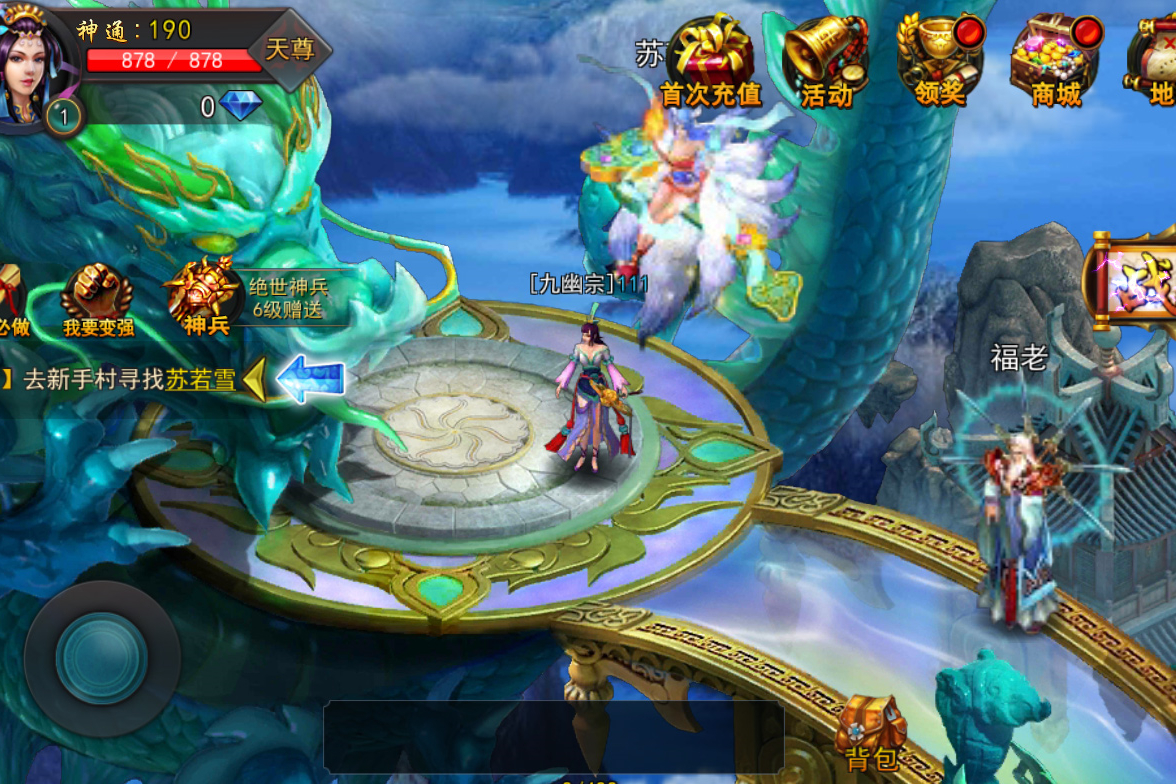The image size is (1176, 784).
Task: Follow the 去新手村寻找苏若雪 quest tracker
Action: (x=130, y=380)
